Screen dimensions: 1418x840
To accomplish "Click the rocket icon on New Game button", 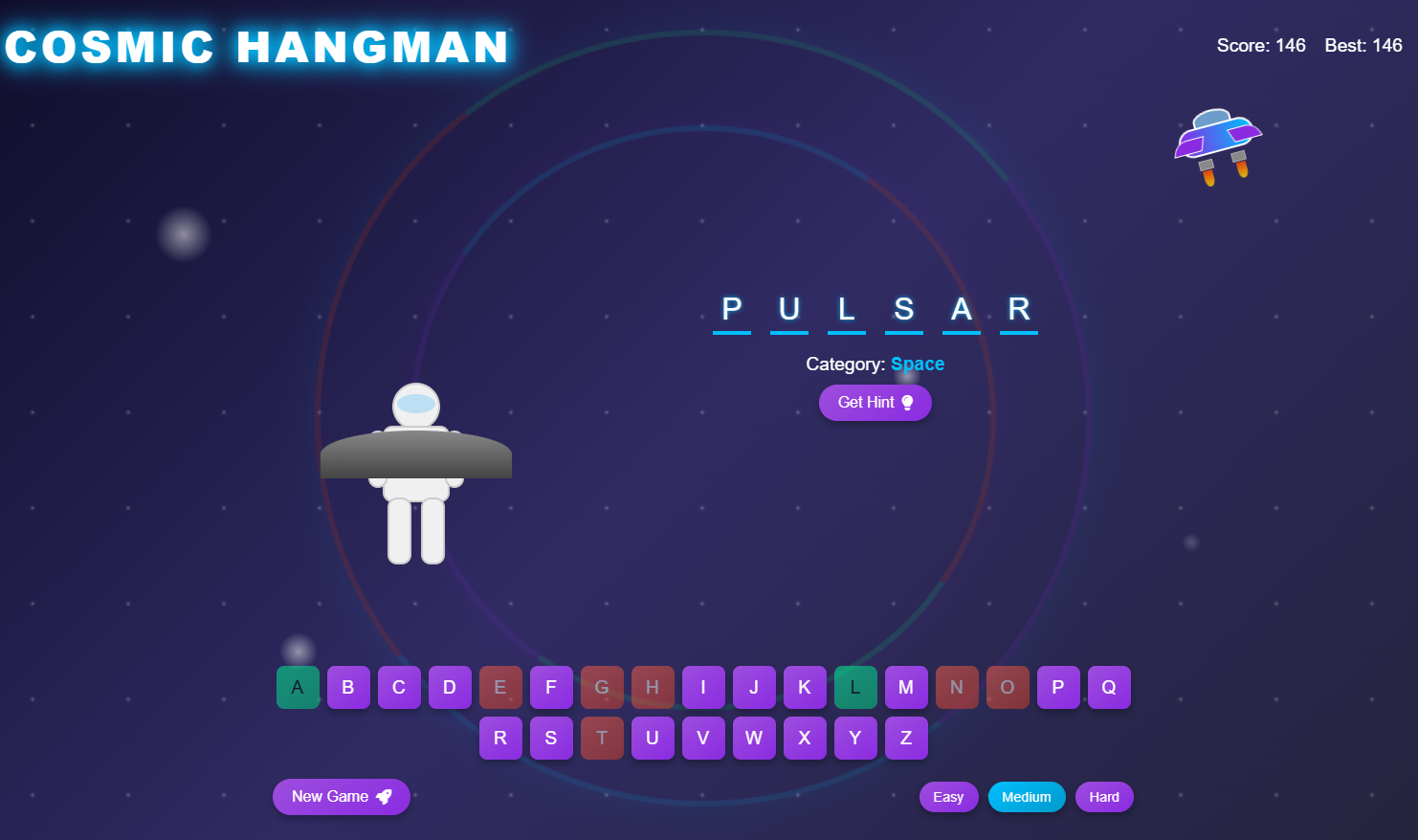I will coord(384,796).
